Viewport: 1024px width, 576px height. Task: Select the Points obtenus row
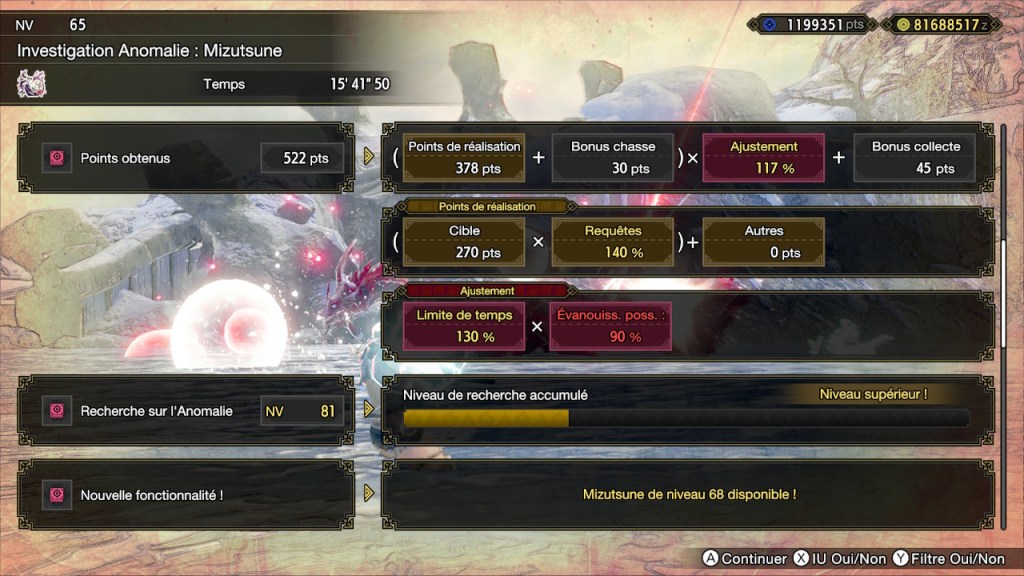tap(186, 158)
